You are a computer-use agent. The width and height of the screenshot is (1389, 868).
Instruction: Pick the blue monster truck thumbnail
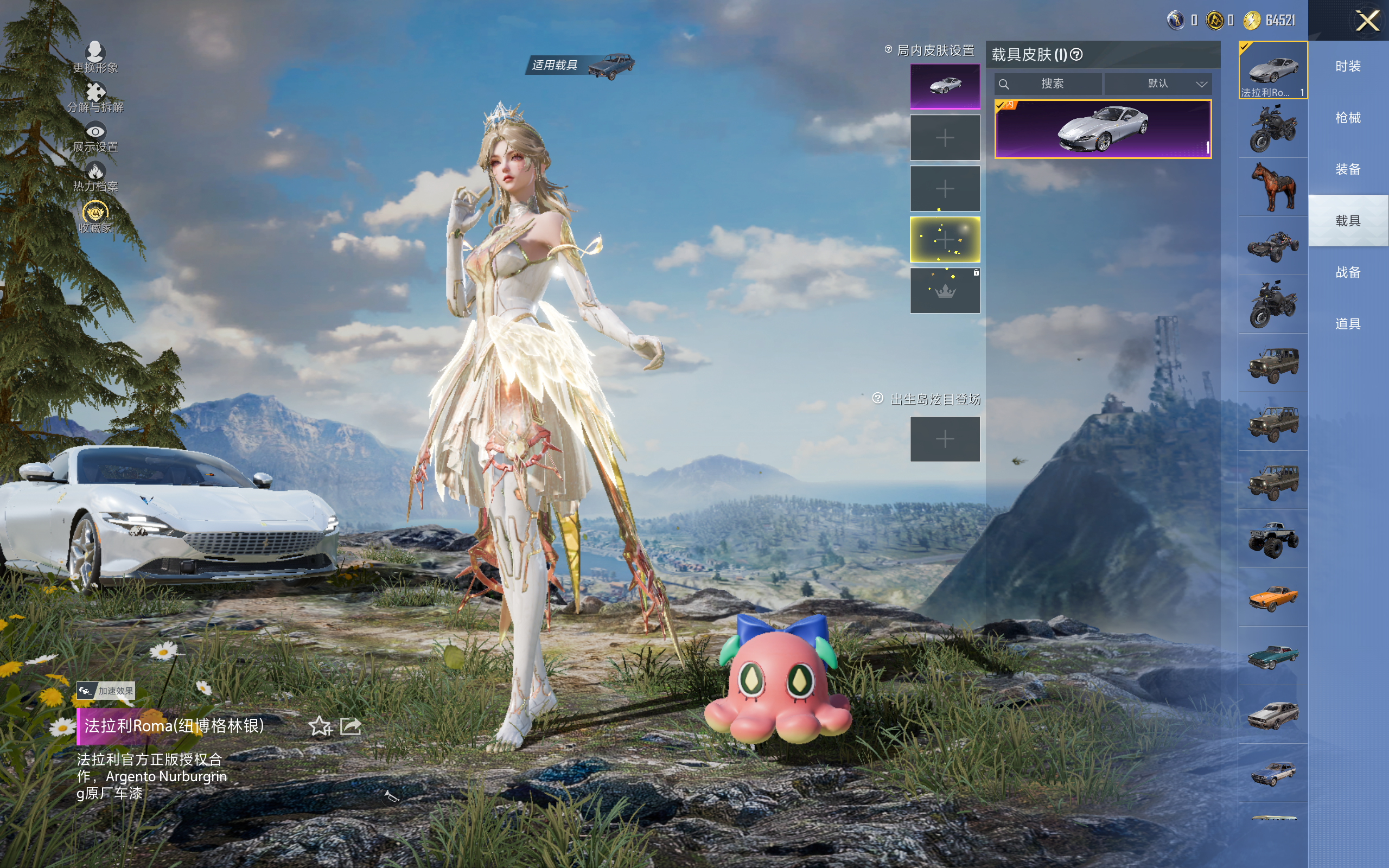pyautogui.click(x=1273, y=539)
